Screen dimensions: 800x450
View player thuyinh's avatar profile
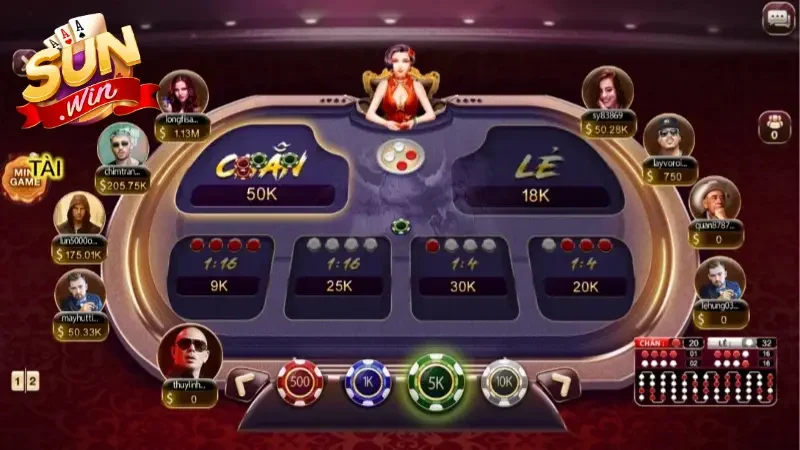(189, 350)
